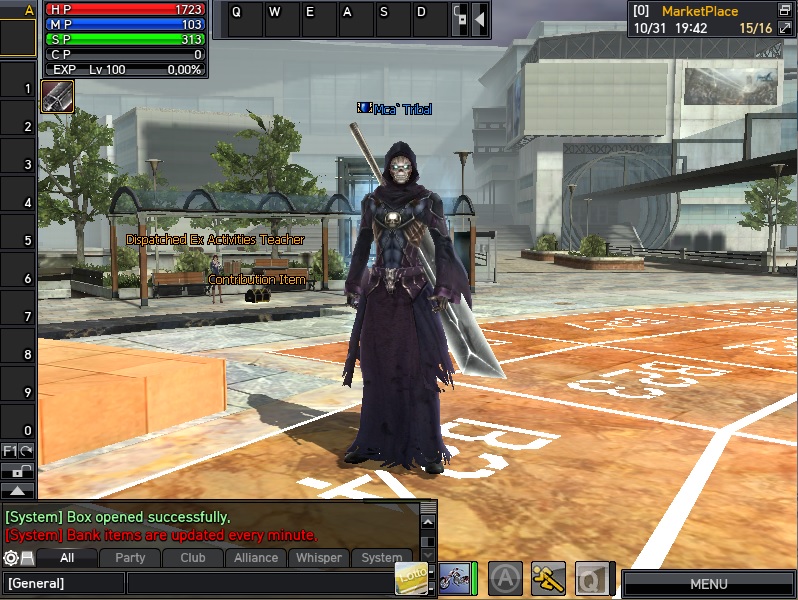Switch to the System chat tab

click(381, 558)
